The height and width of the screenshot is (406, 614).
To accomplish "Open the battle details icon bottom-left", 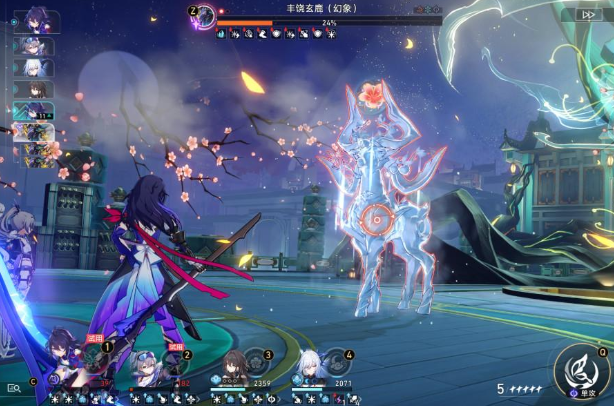I will 15,387.
